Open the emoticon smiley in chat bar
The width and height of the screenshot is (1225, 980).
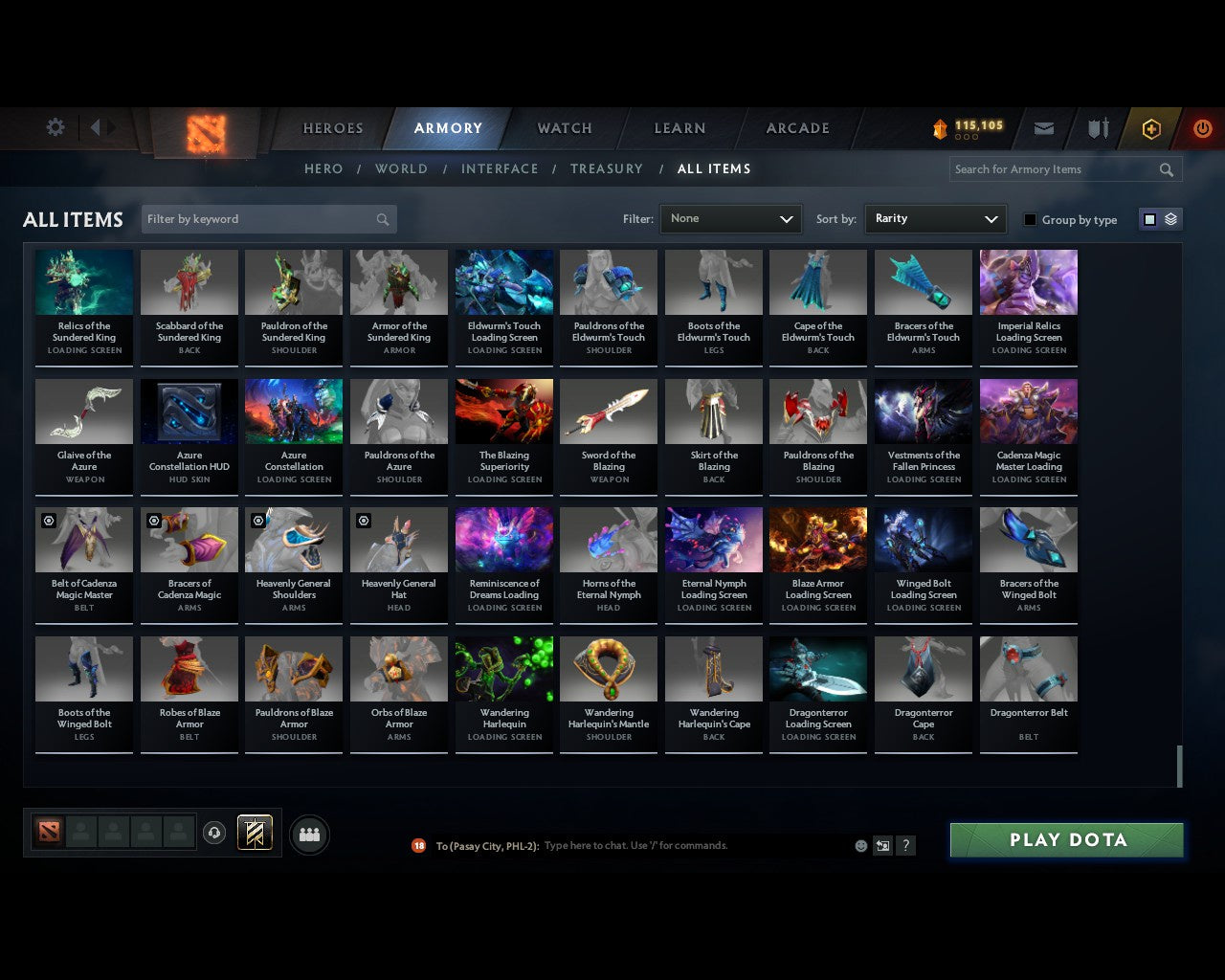[860, 846]
